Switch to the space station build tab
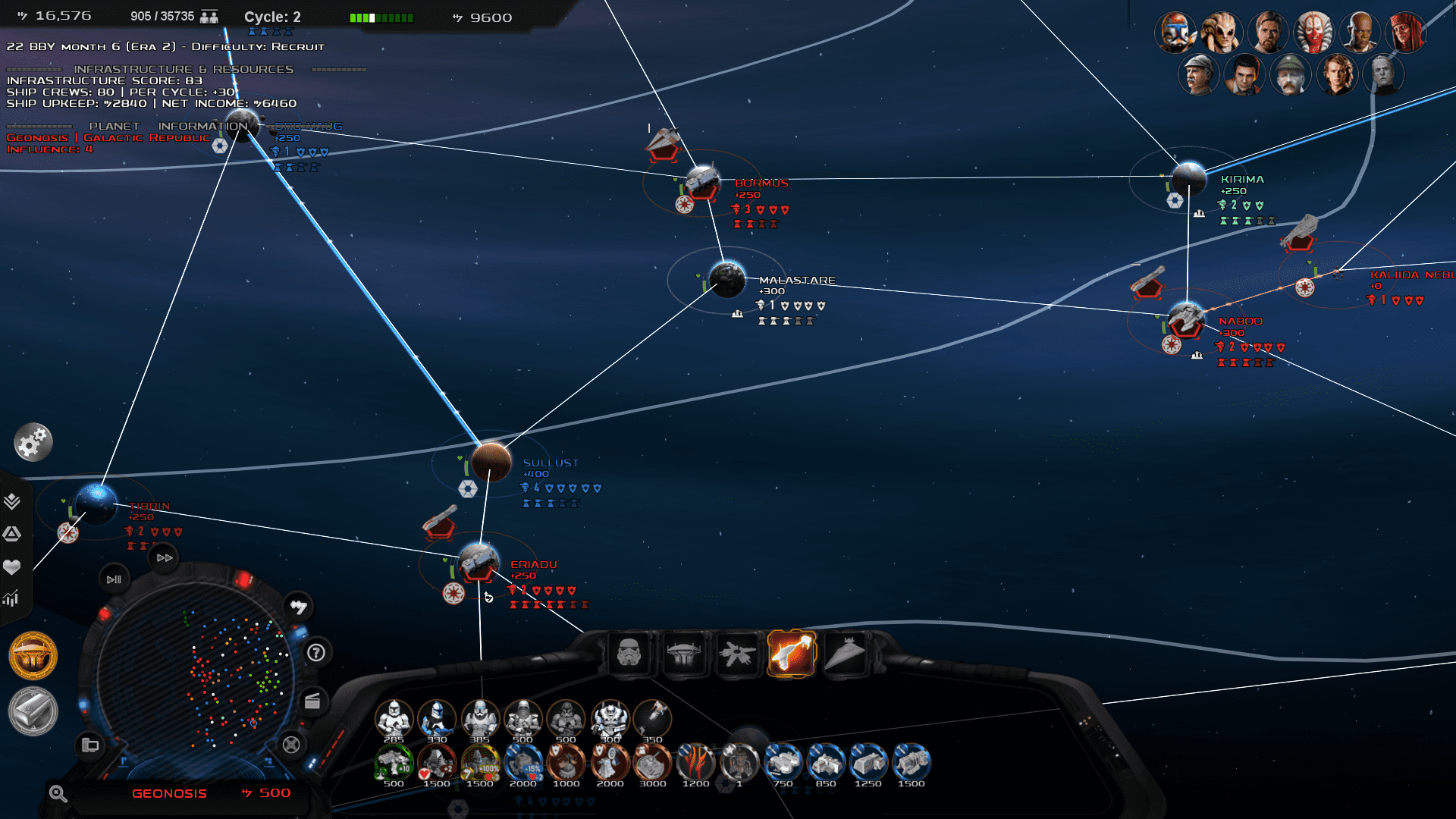This screenshot has height=819, width=1456. (683, 653)
